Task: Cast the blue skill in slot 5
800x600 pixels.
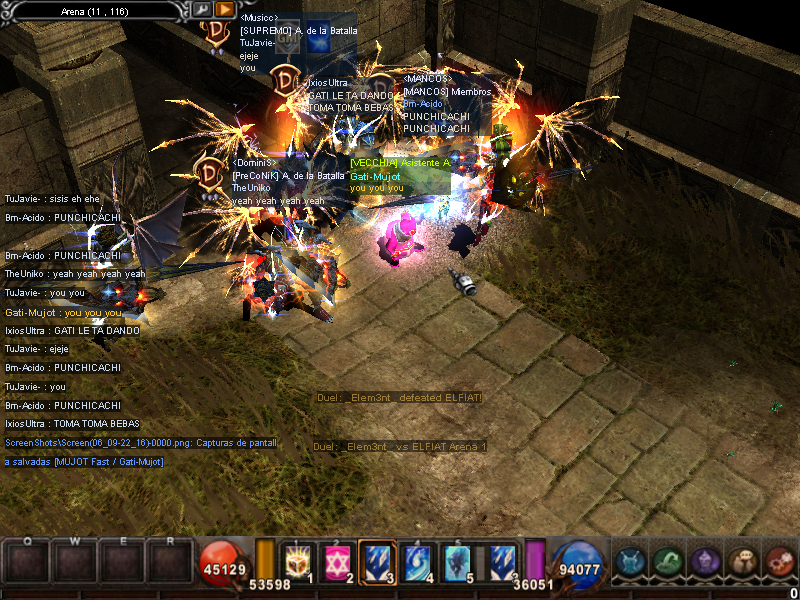Action: tap(456, 561)
